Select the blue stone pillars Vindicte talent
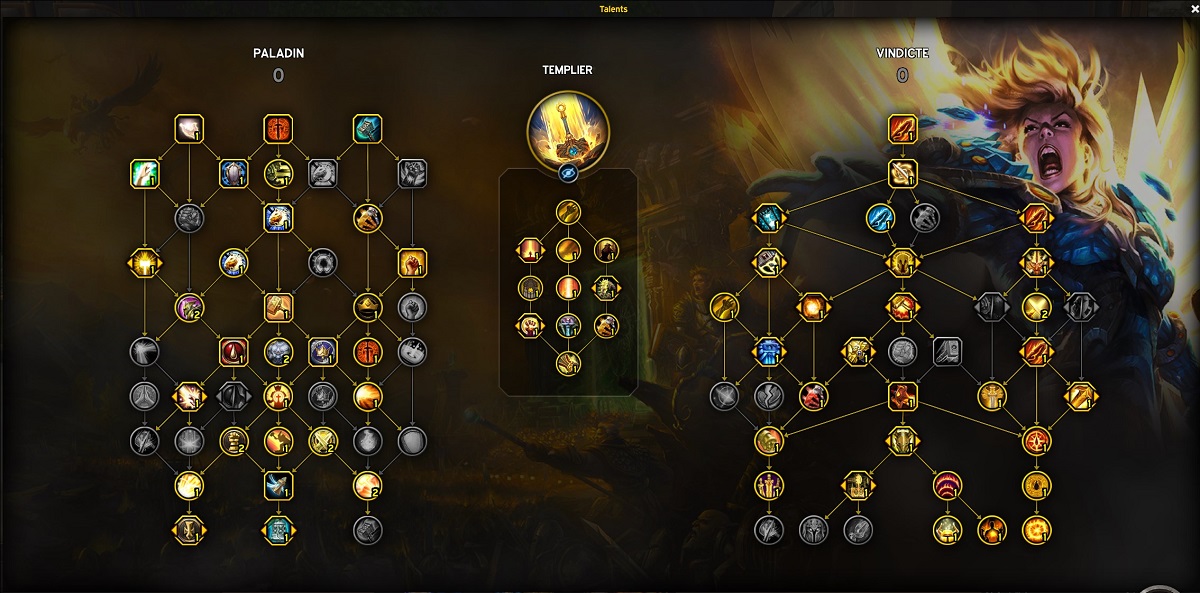 click(768, 351)
